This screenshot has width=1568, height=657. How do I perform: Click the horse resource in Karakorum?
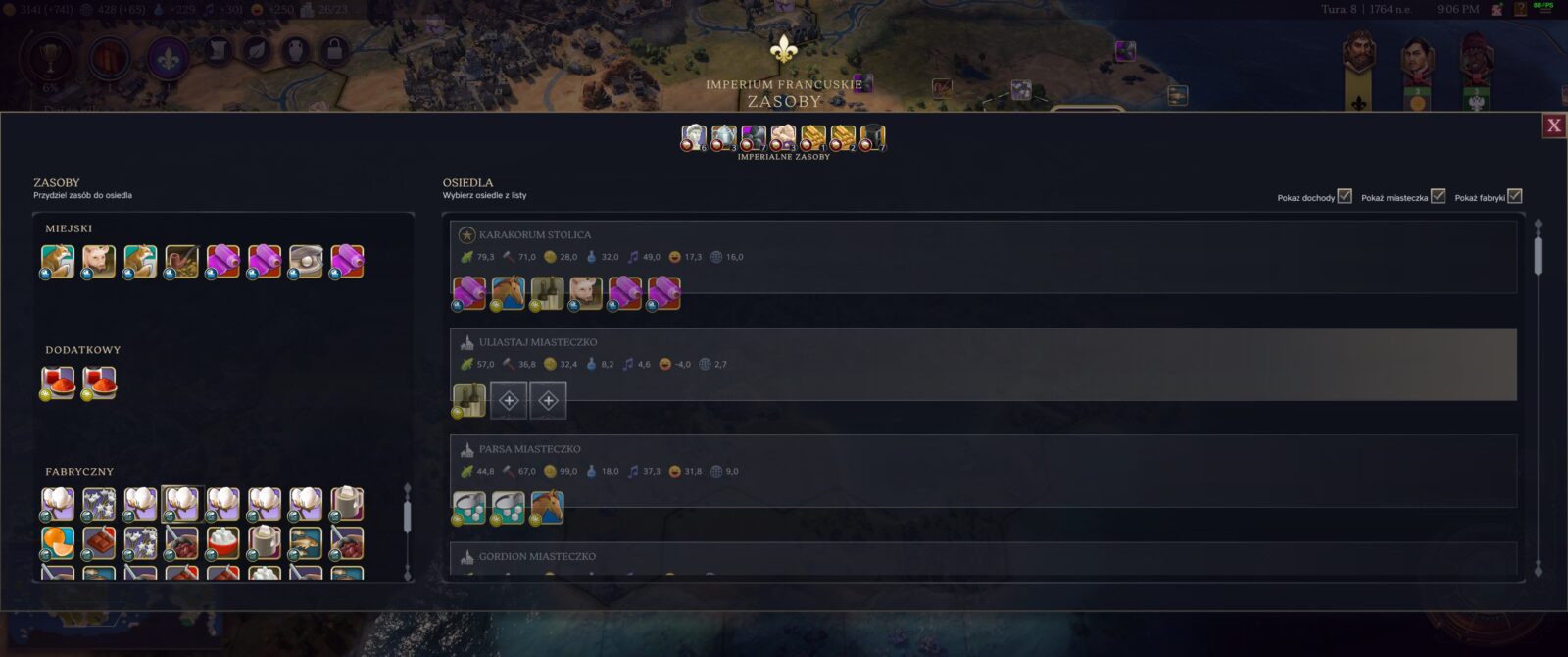pos(508,292)
